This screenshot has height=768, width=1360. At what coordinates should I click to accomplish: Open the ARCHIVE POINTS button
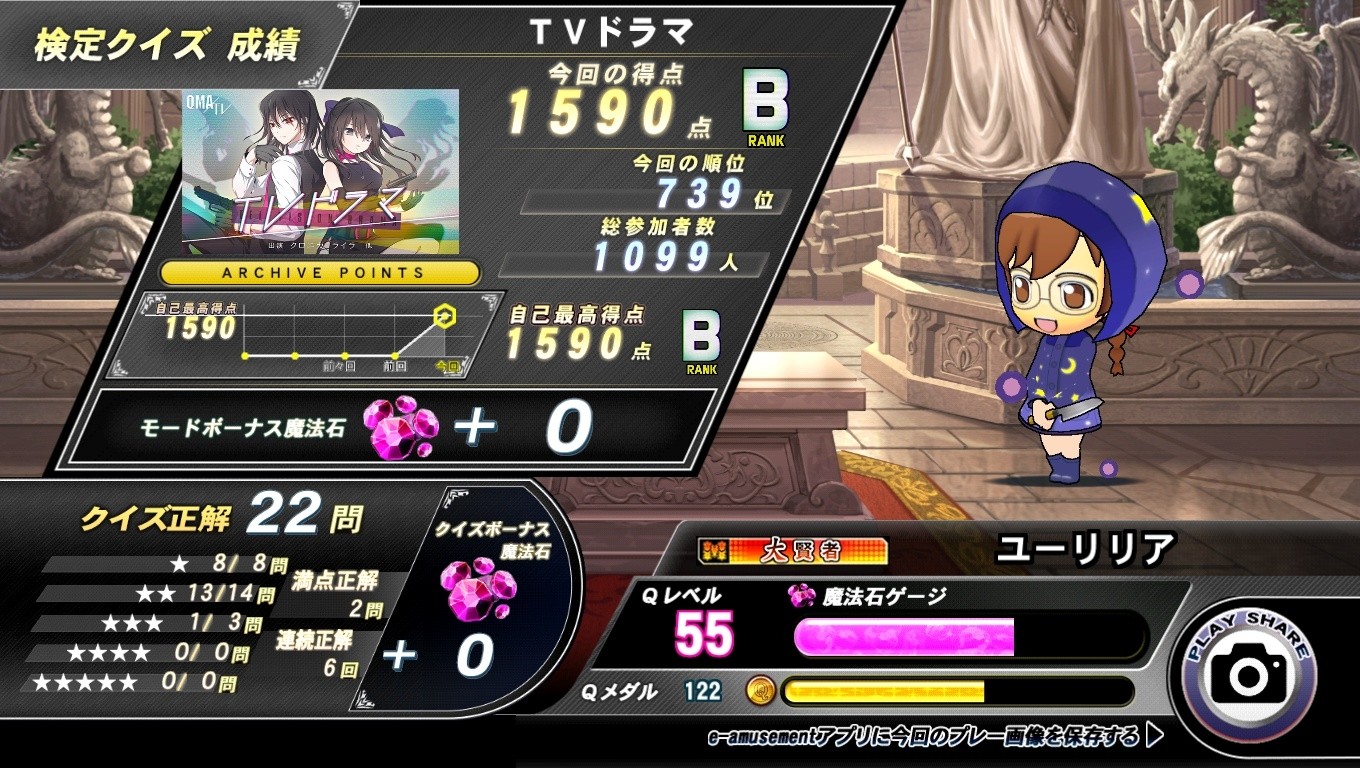coord(321,272)
